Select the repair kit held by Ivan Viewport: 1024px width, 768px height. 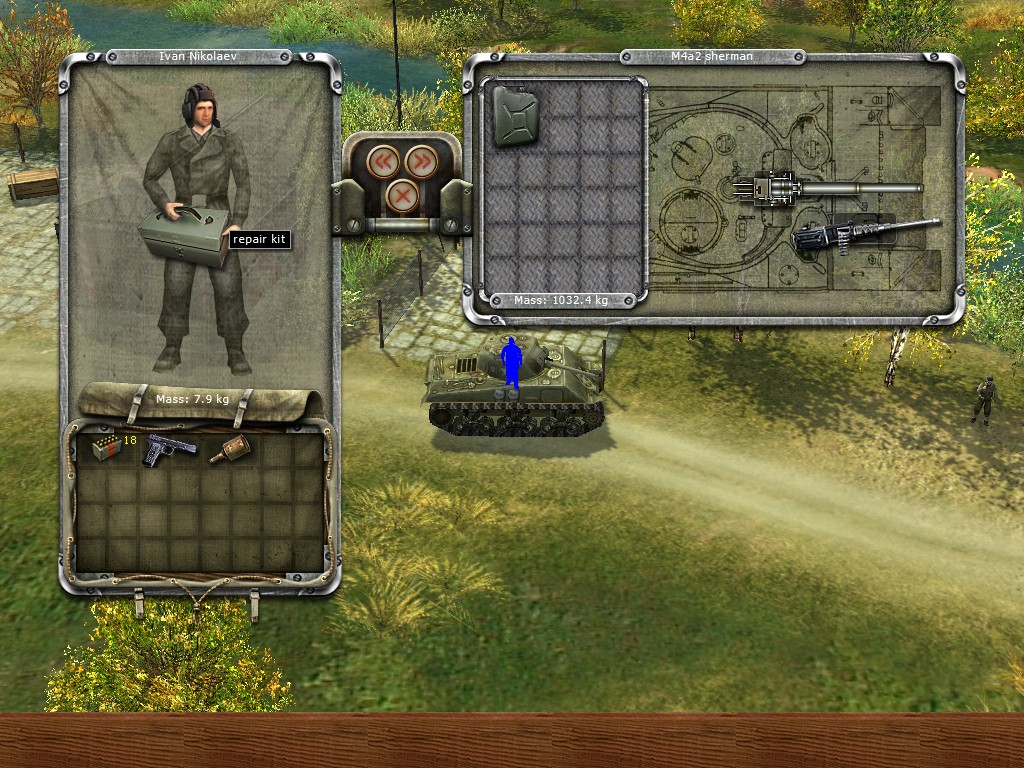pyautogui.click(x=183, y=238)
